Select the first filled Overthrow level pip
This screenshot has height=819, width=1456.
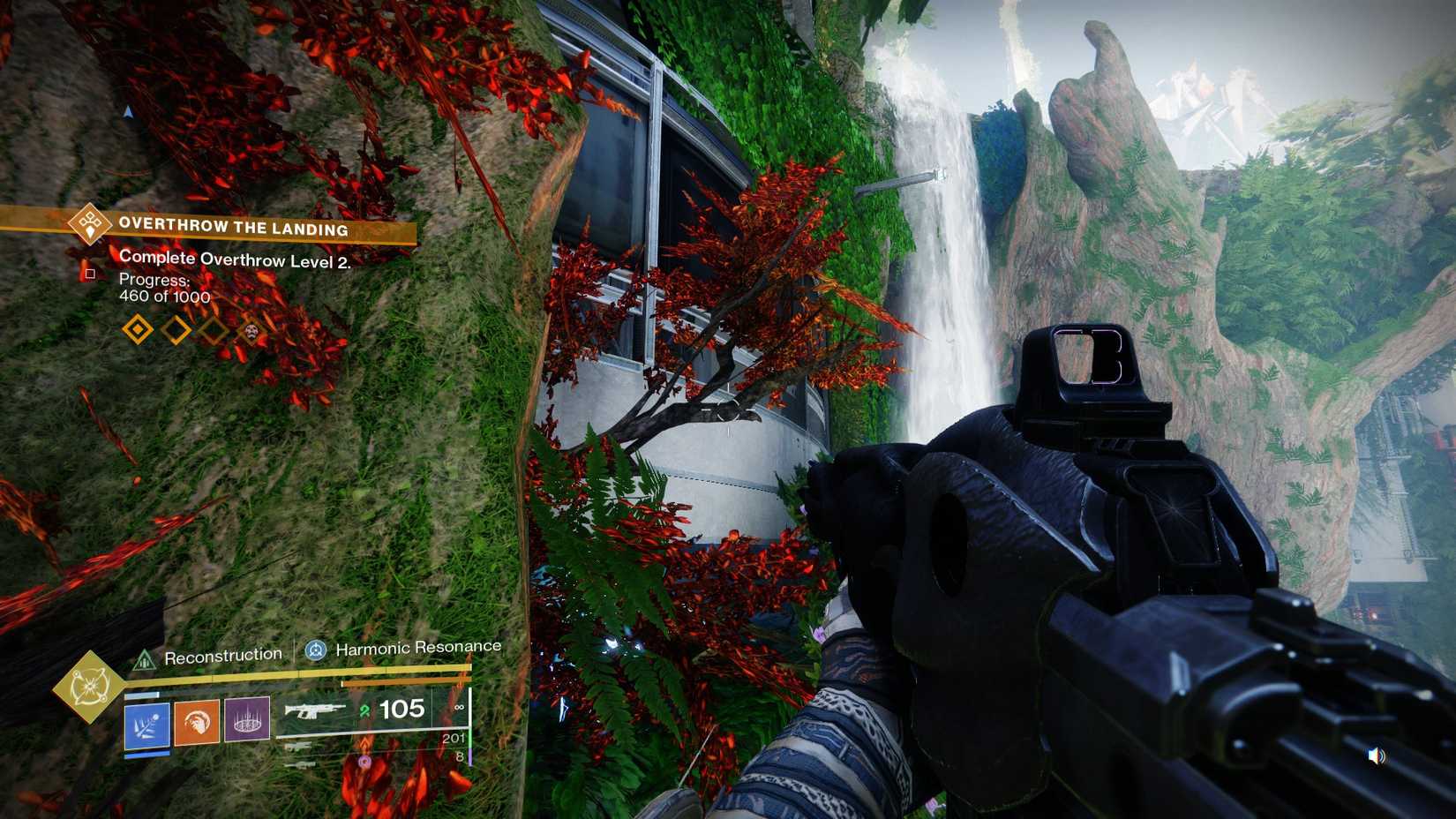tap(137, 329)
